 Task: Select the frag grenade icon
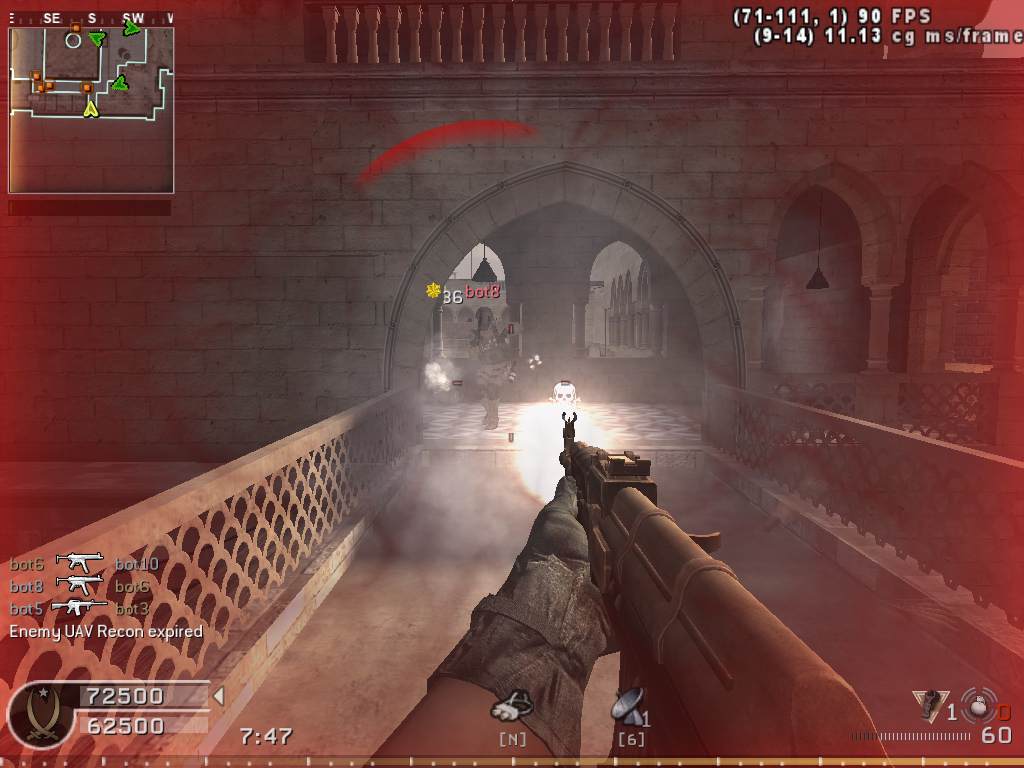tap(977, 704)
